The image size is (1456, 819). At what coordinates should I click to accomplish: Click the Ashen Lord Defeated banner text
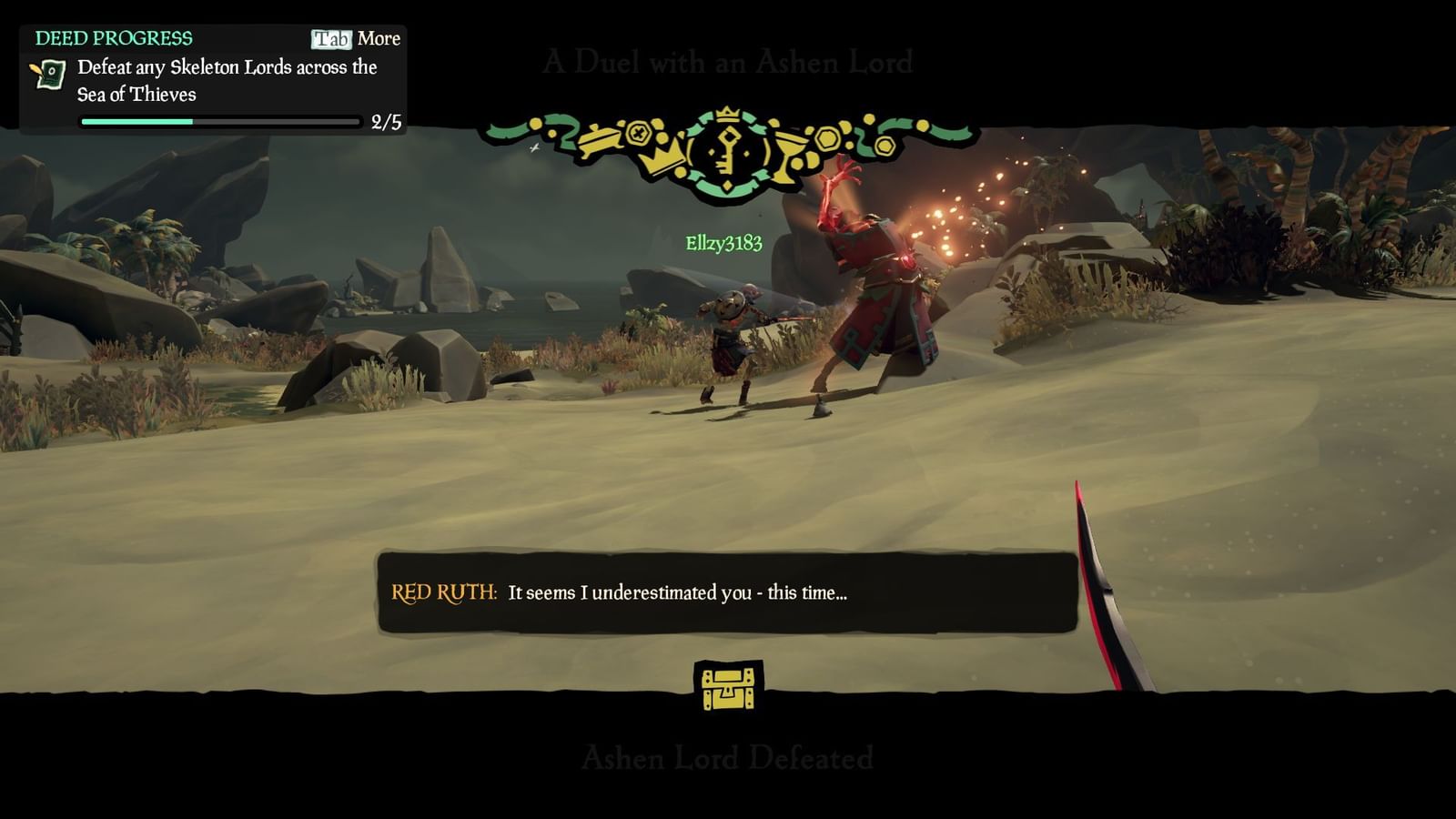[727, 757]
